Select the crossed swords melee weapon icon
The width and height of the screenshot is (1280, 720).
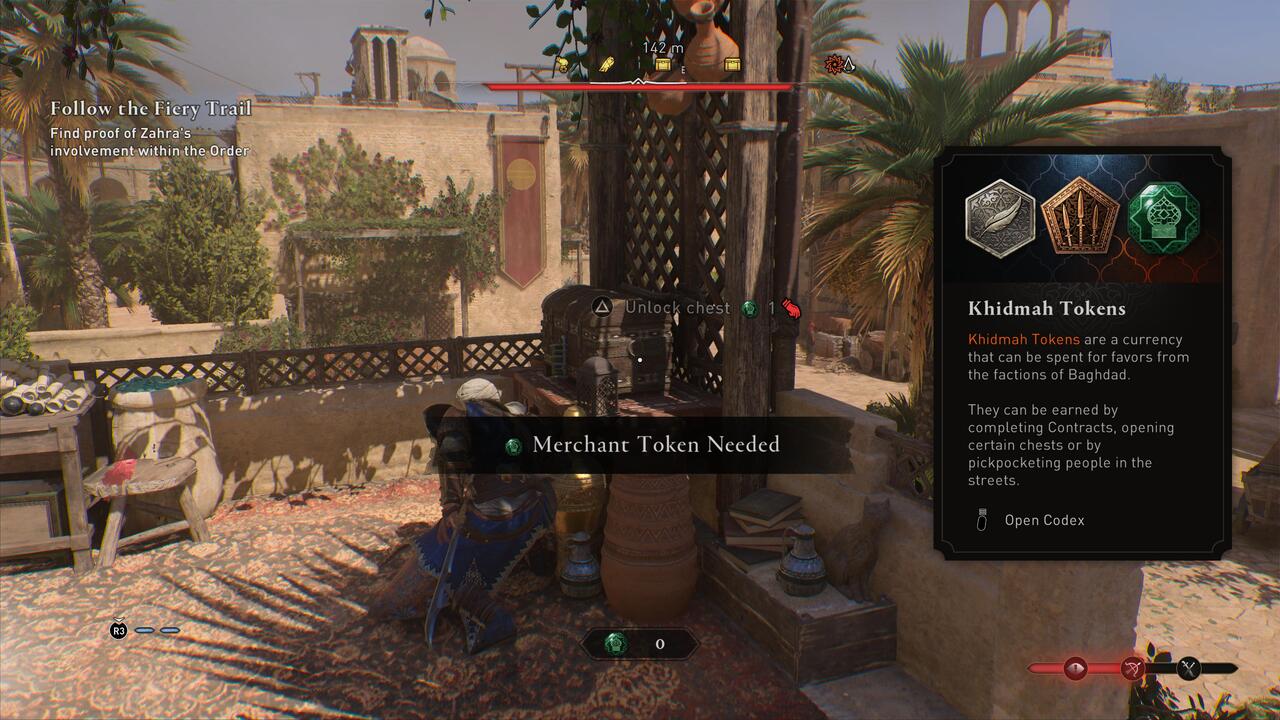1188,668
